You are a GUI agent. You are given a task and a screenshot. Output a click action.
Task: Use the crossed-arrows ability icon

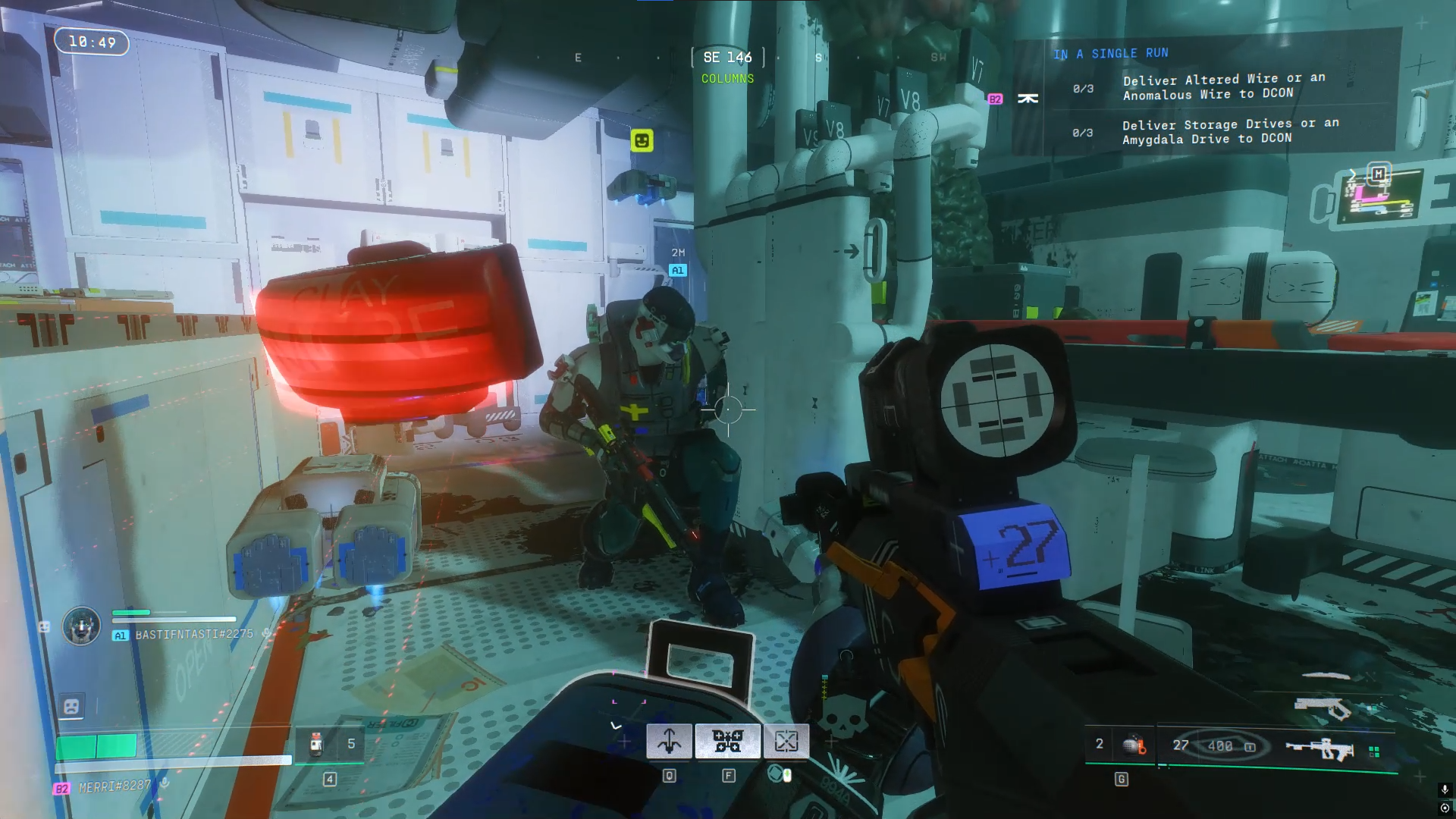tap(786, 741)
